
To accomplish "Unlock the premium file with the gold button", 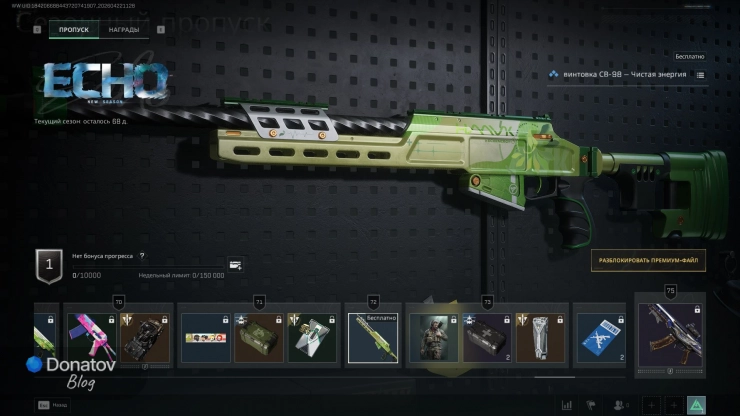I will (x=647, y=261).
